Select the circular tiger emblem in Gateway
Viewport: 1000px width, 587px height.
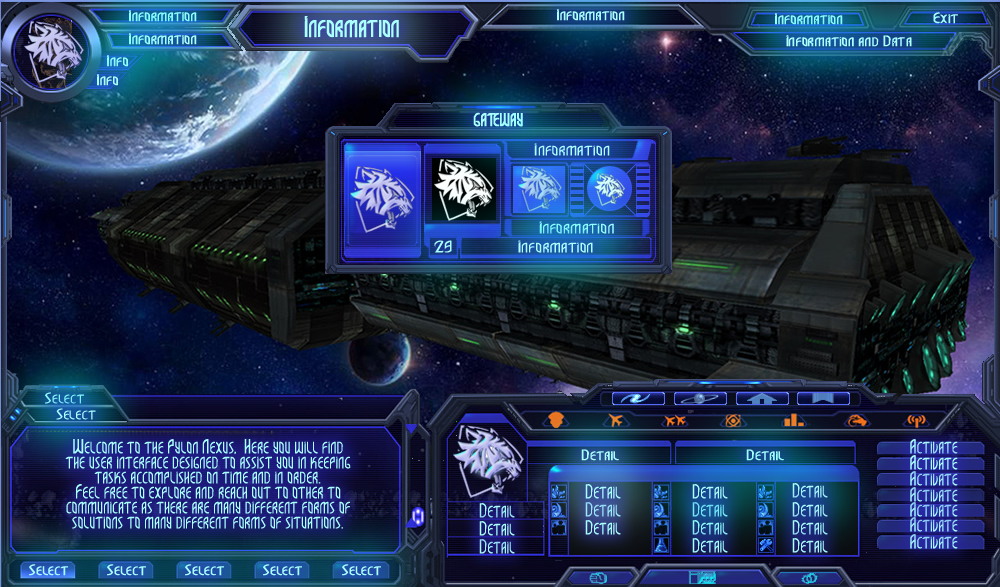[607, 188]
